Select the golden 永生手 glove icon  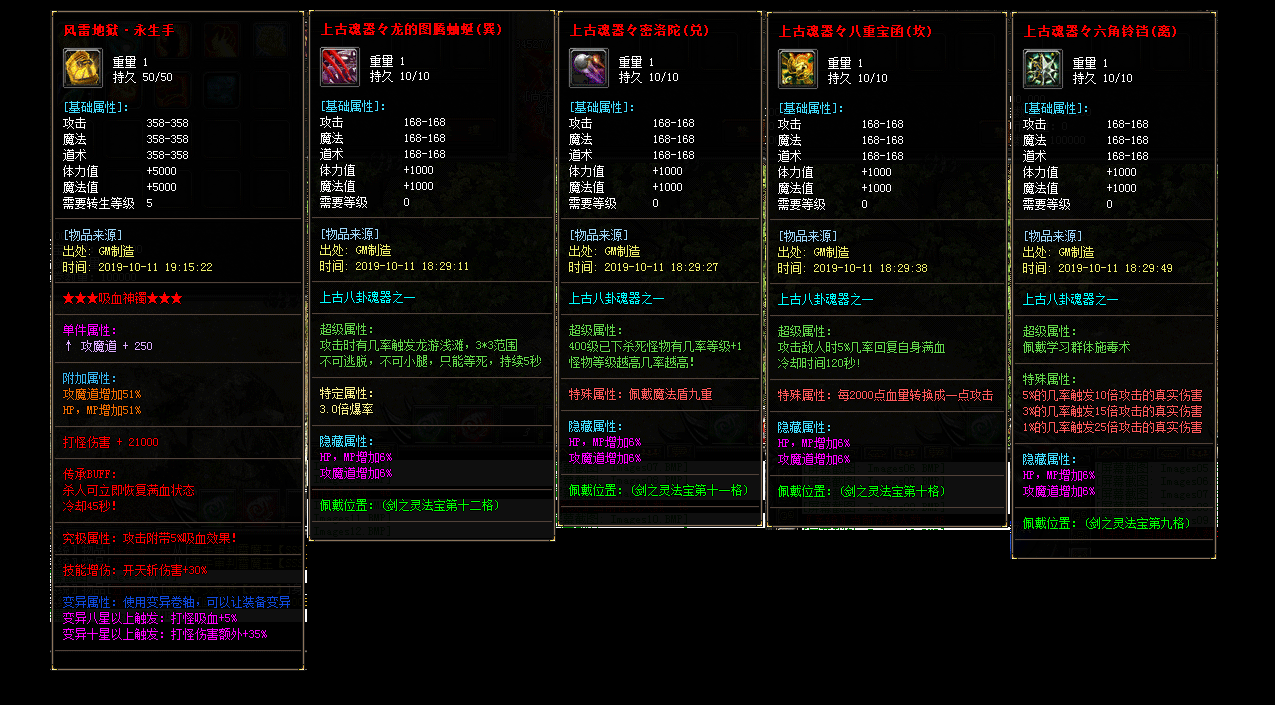pyautogui.click(x=82, y=68)
